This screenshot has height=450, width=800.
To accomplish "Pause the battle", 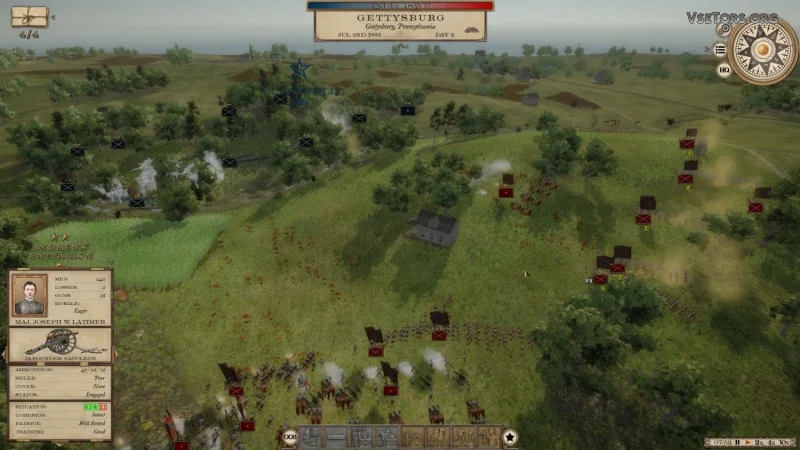I will [737, 441].
